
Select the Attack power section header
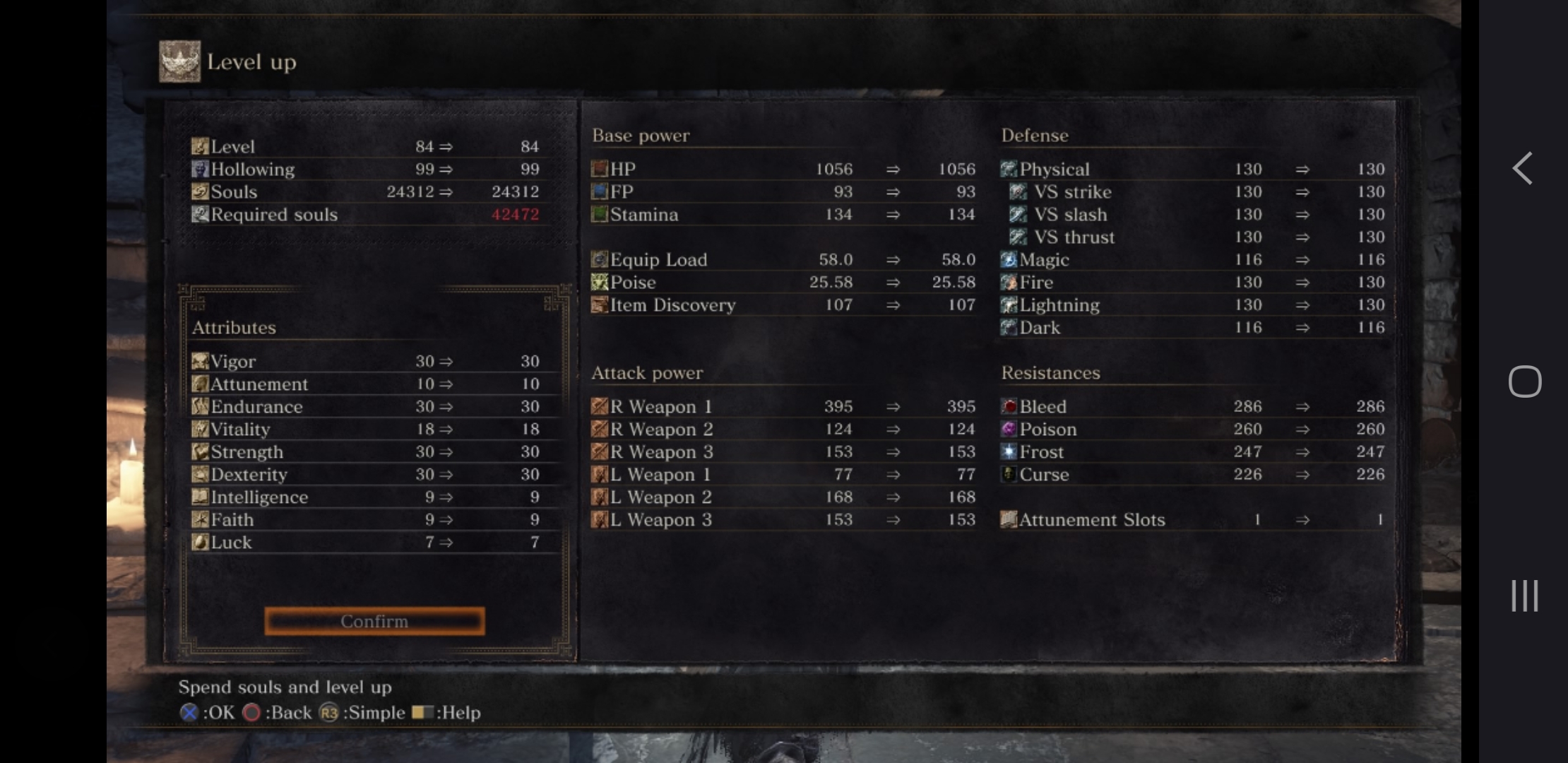coord(647,372)
